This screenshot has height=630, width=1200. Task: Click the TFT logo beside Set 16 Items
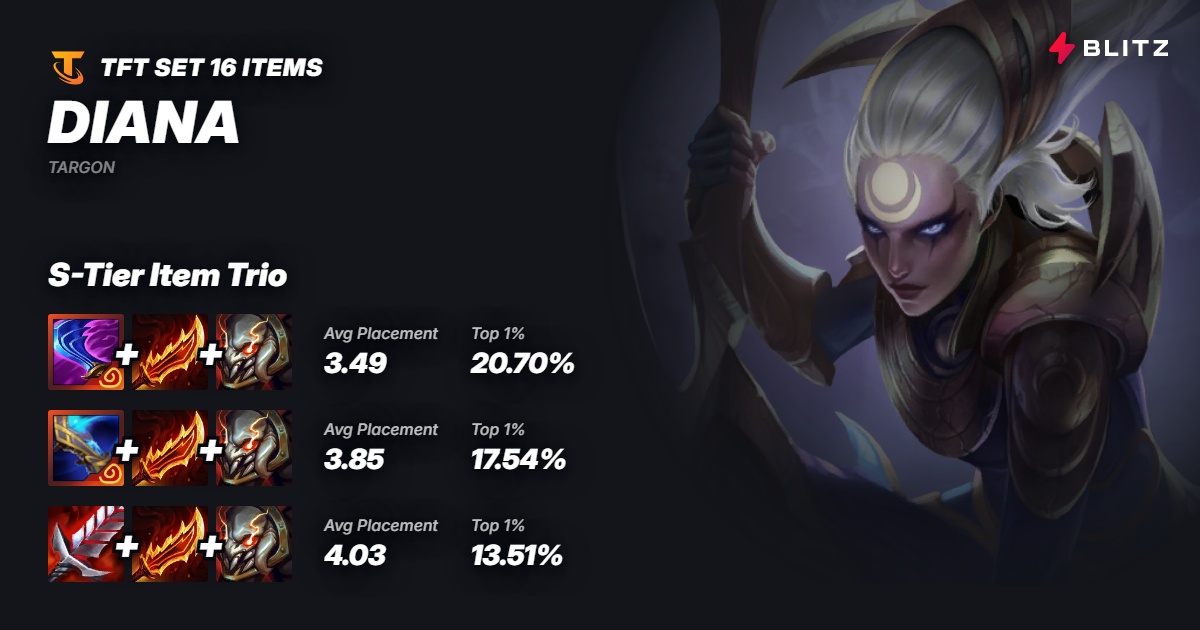coord(68,68)
